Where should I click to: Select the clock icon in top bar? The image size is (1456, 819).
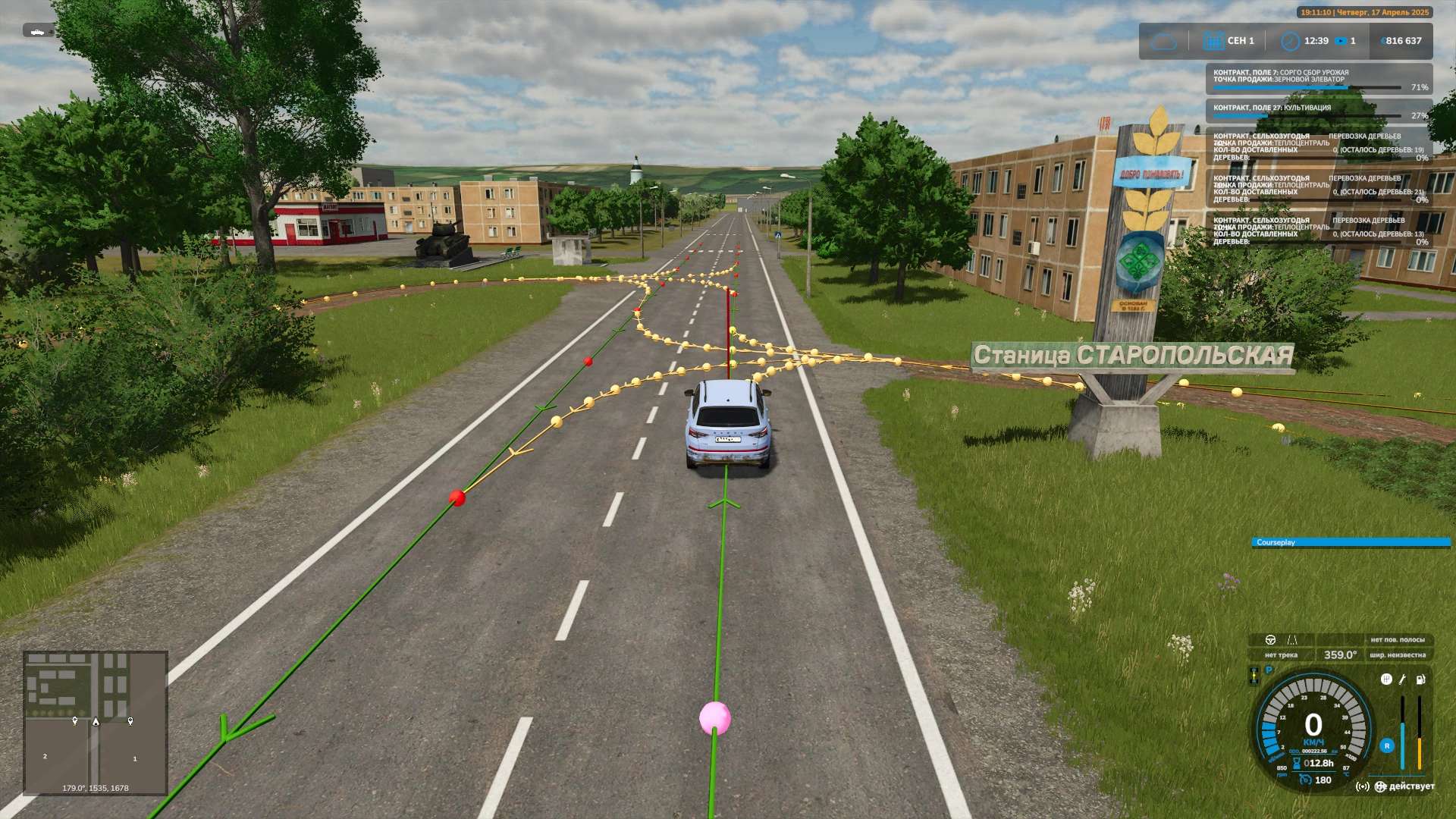click(x=1289, y=41)
